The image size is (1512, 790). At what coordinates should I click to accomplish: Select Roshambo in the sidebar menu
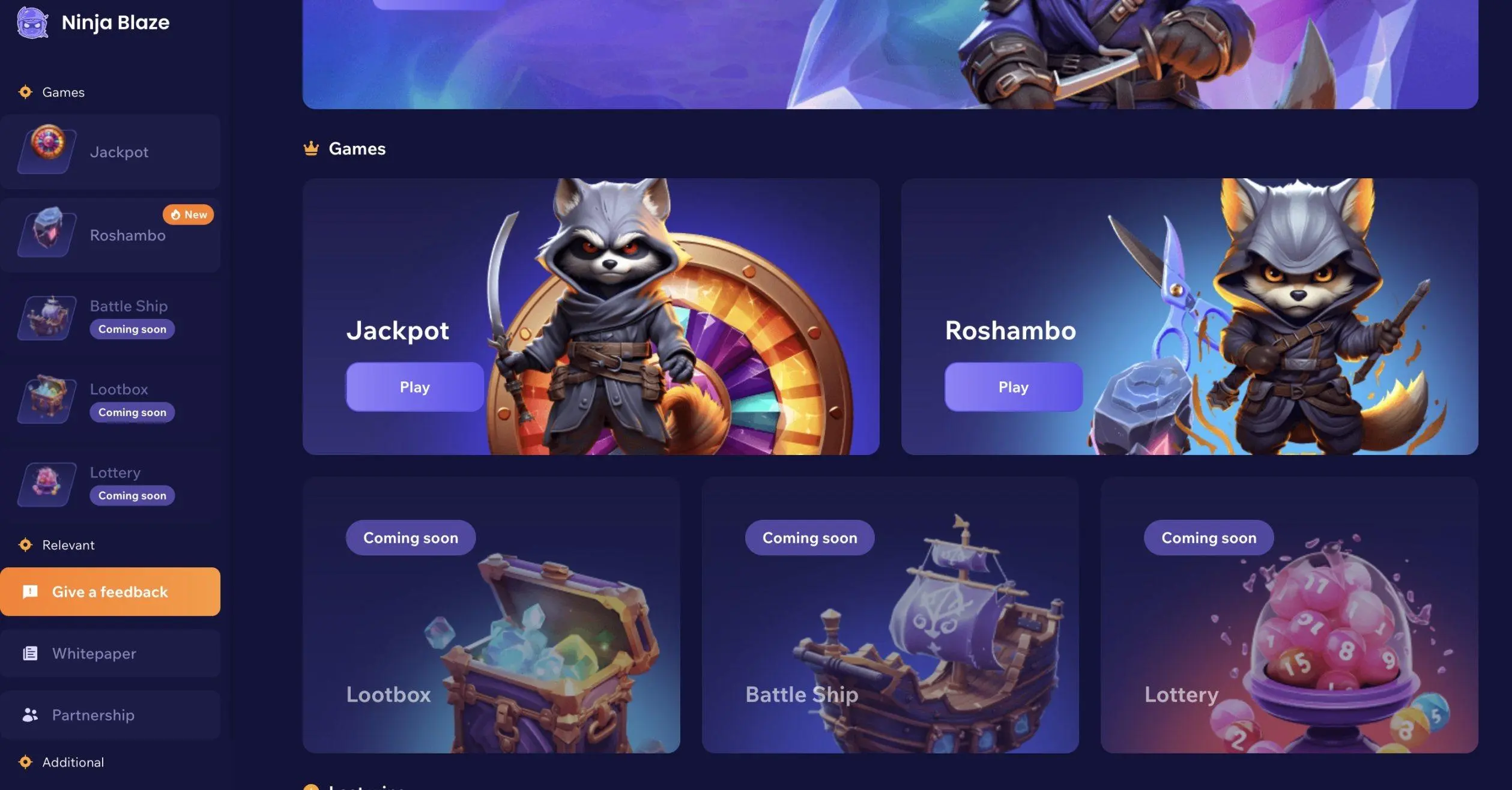[x=110, y=235]
